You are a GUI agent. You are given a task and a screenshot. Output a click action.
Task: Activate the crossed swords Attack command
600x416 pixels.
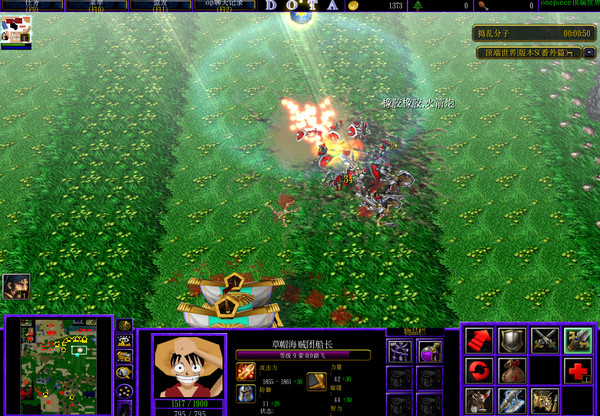pos(544,341)
